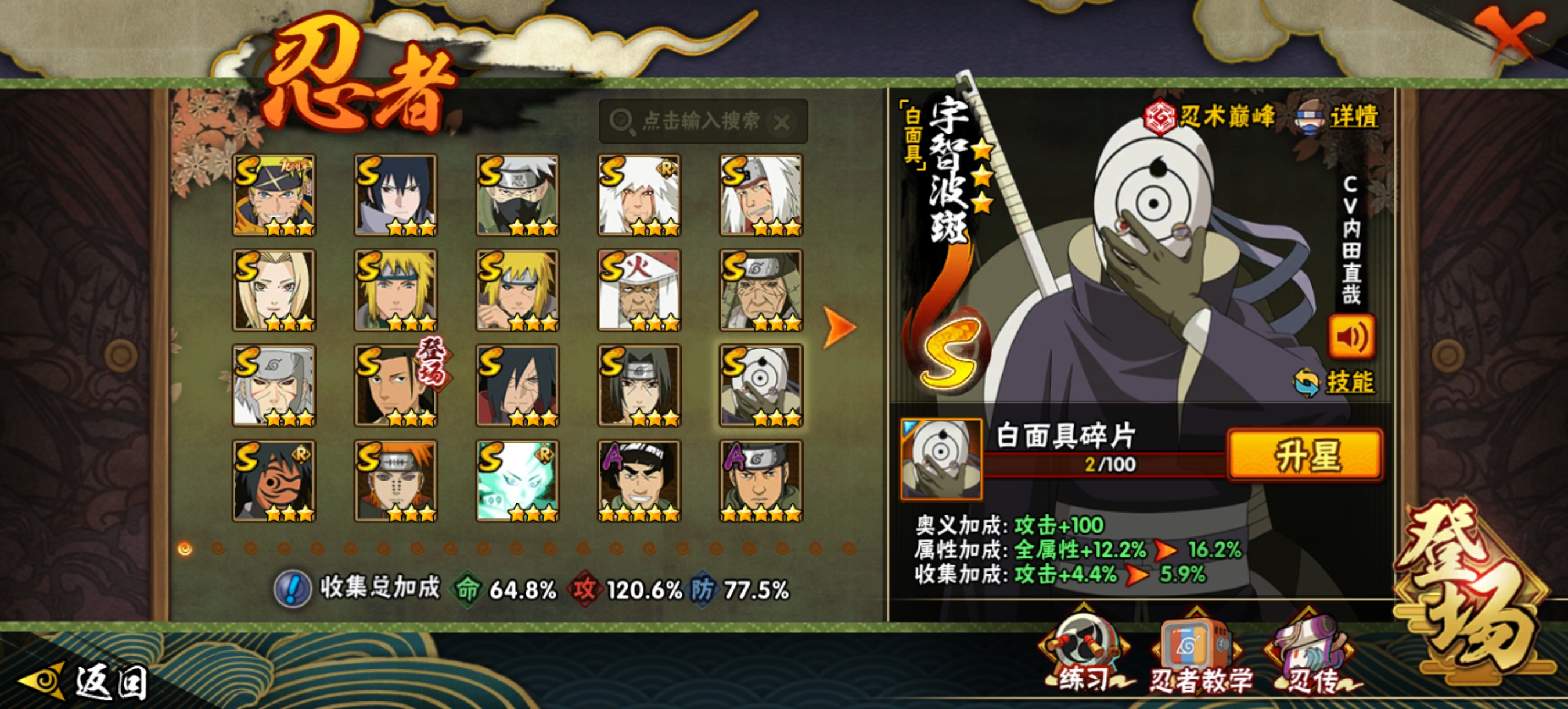Viewport: 1568px width, 709px height.
Task: Go back using the 返回 button
Action: (x=85, y=681)
